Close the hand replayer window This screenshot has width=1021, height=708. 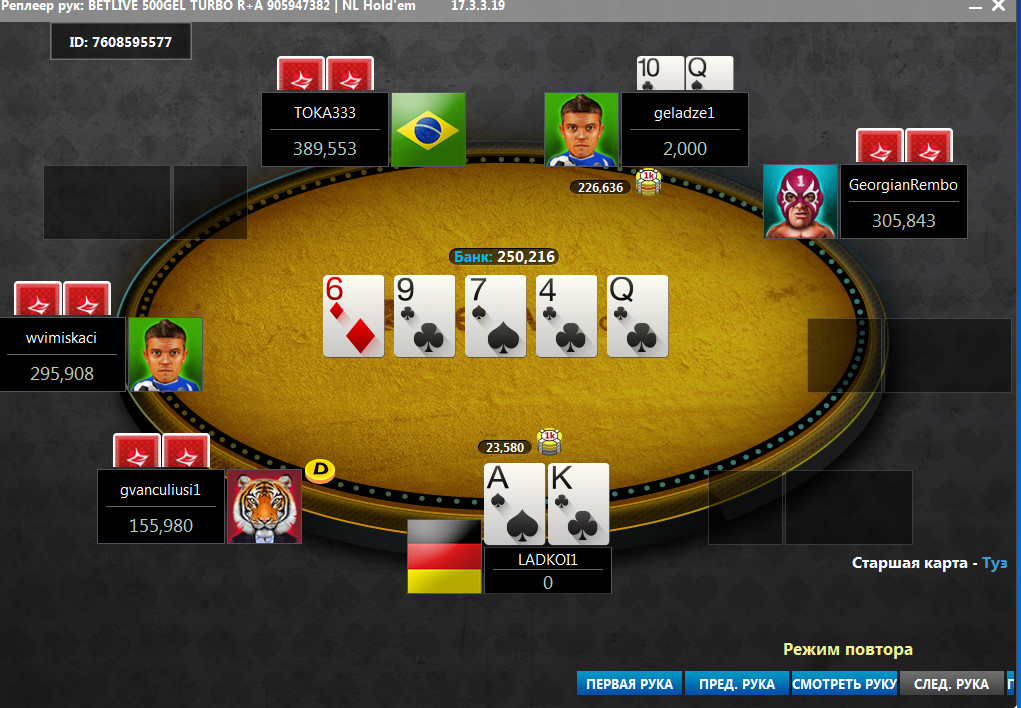tap(997, 6)
